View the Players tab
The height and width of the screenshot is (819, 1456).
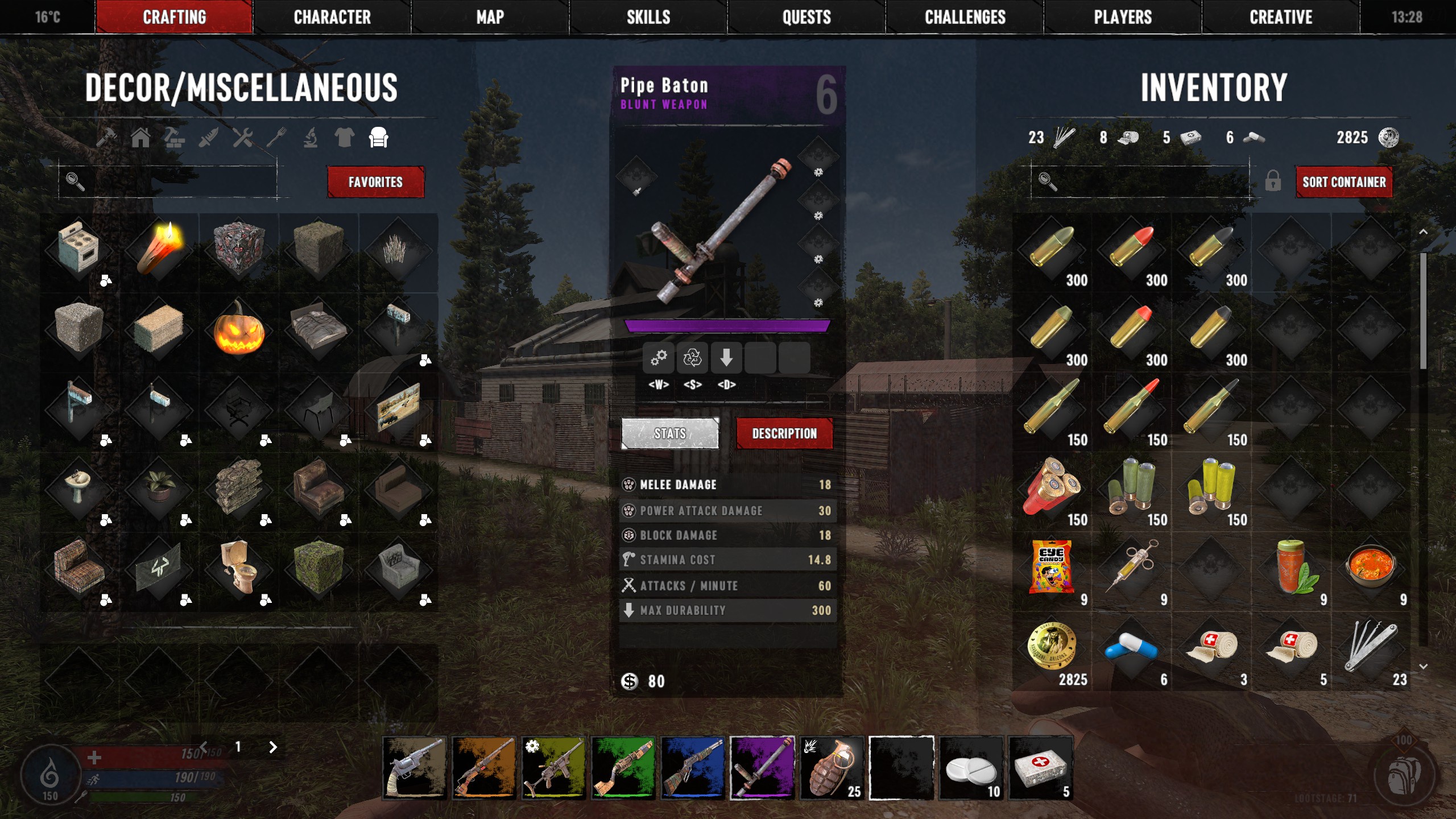coord(1123,17)
